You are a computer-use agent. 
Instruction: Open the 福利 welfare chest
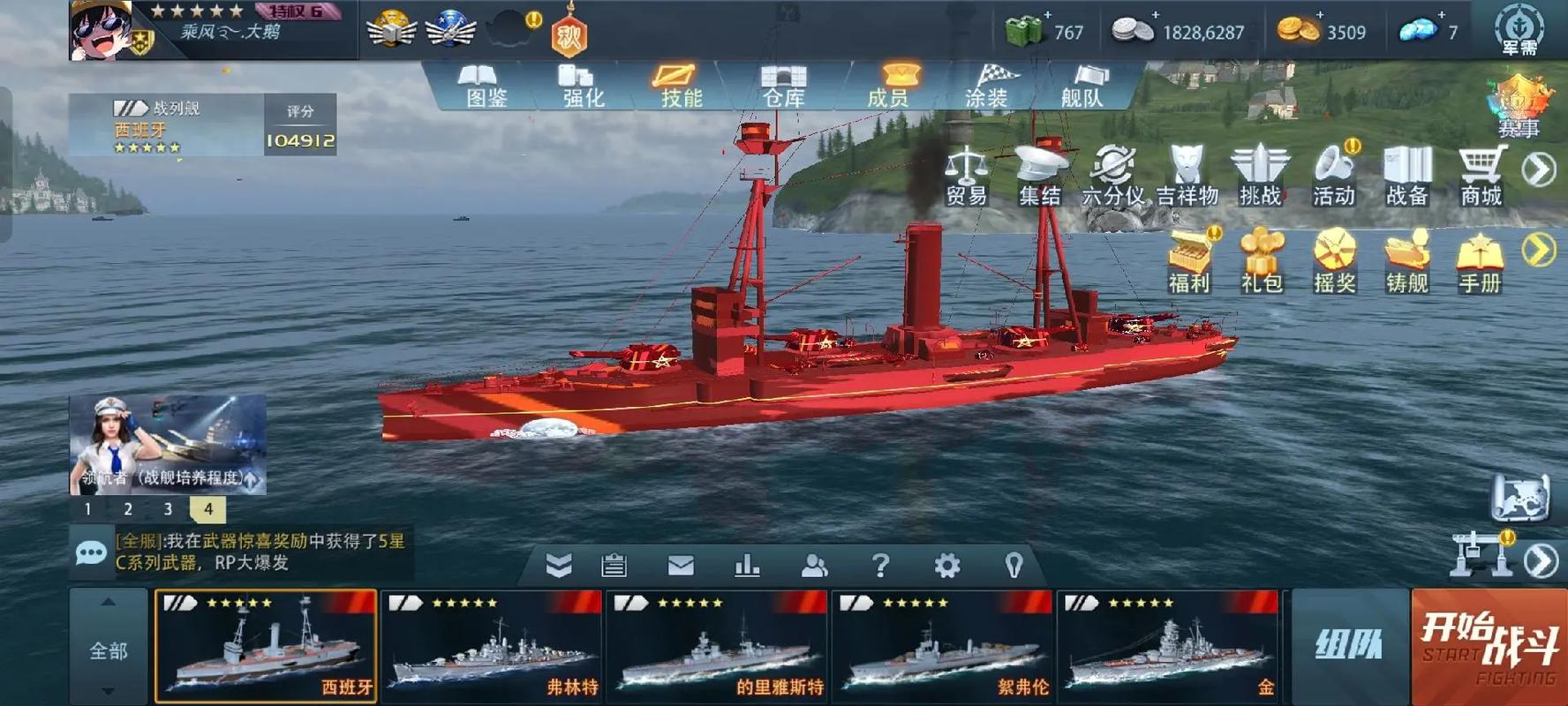point(1190,260)
